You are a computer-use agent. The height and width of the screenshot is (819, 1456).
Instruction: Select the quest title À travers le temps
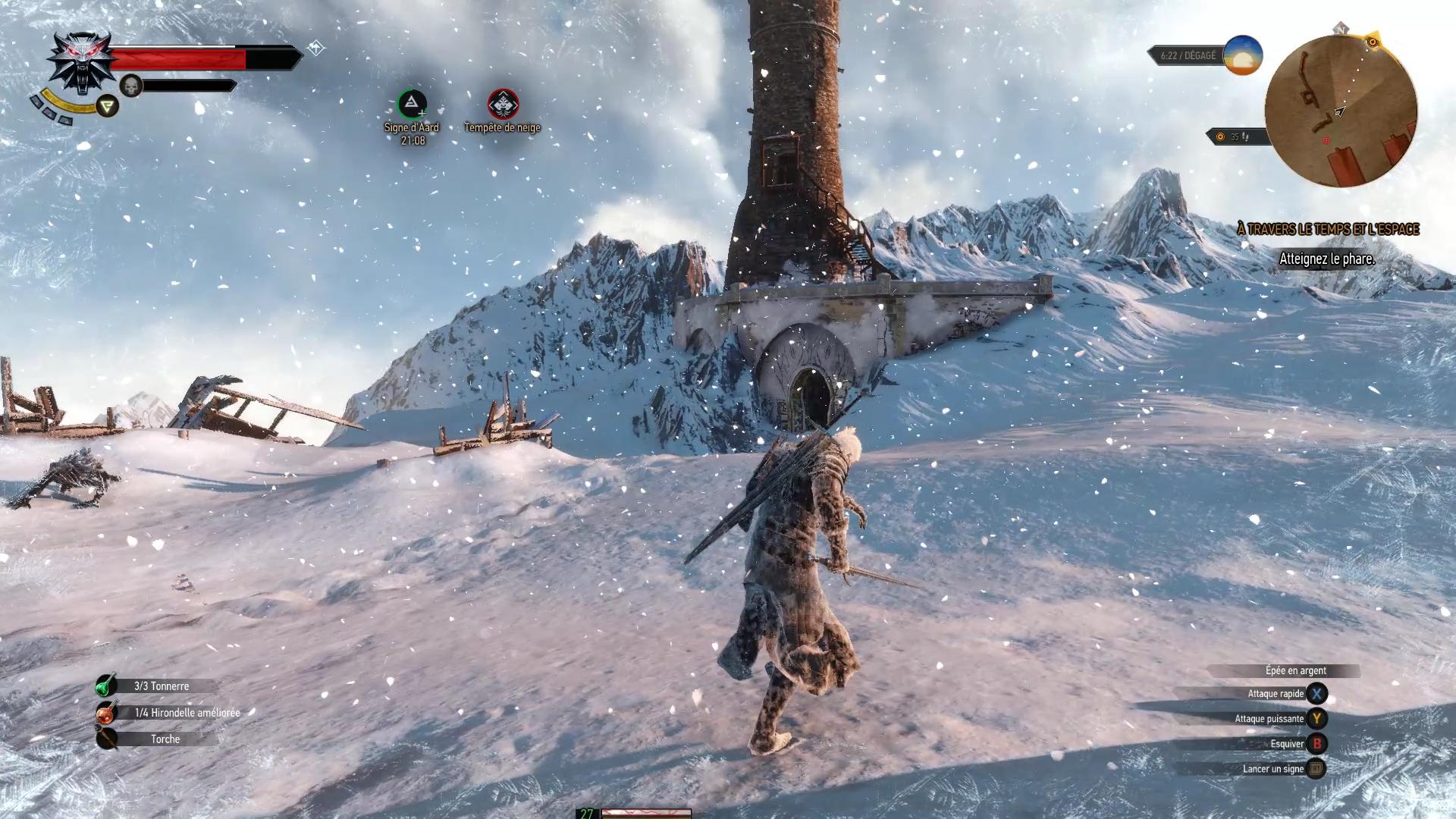click(1327, 229)
